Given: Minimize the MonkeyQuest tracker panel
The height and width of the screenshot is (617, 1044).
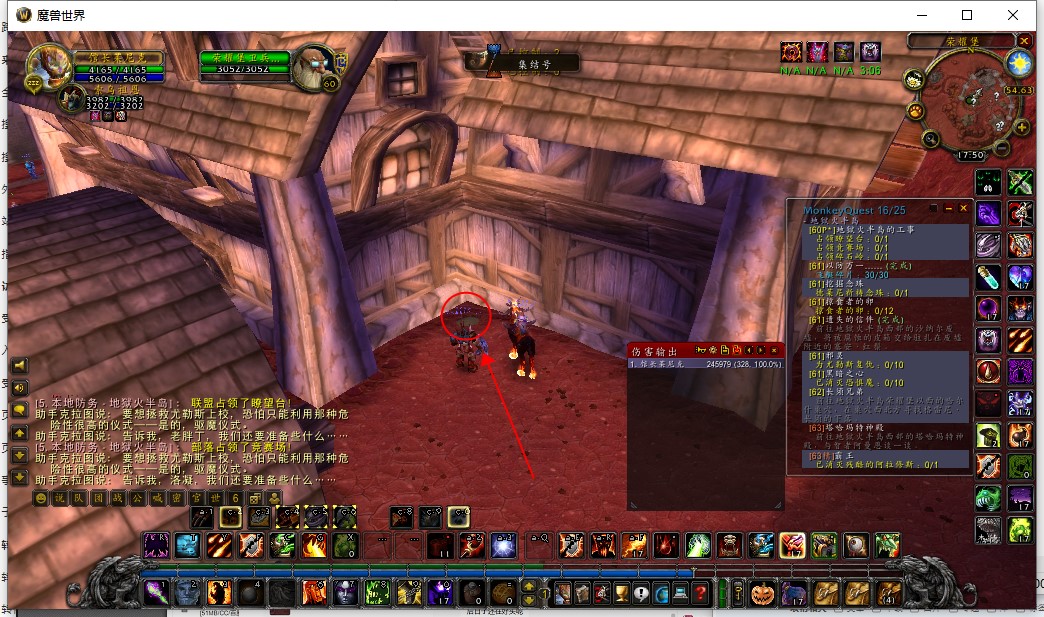Looking at the screenshot, I should coord(948,208).
